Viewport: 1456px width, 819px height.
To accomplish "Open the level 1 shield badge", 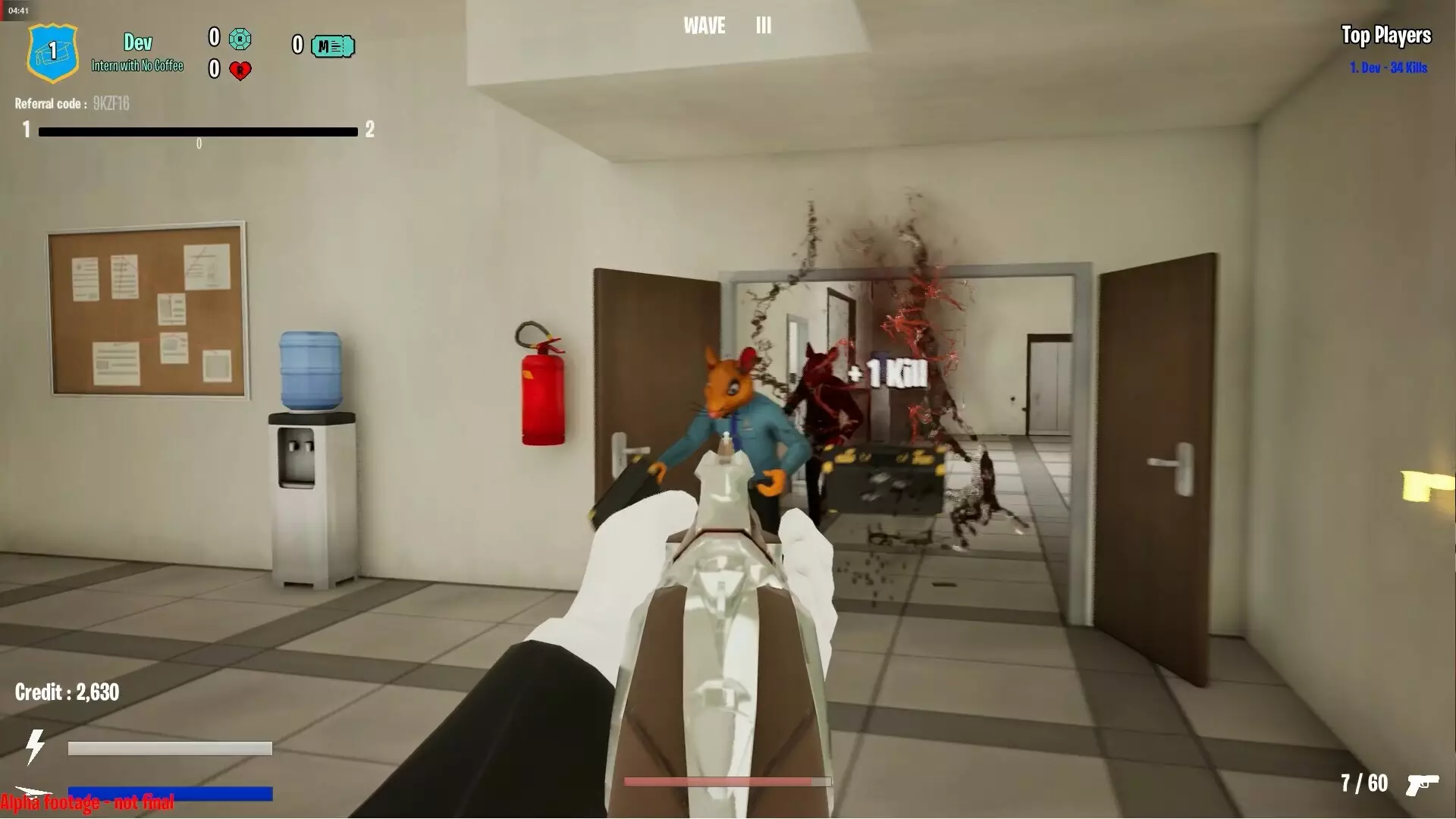I will pyautogui.click(x=52, y=53).
